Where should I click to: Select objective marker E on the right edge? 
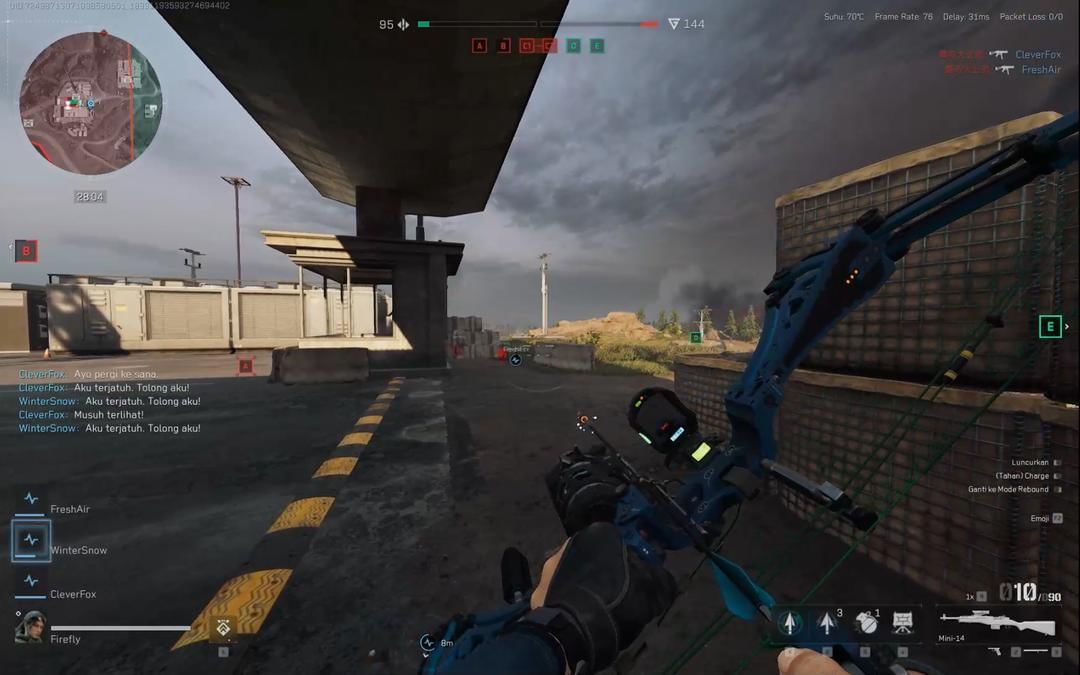[x=1050, y=326]
